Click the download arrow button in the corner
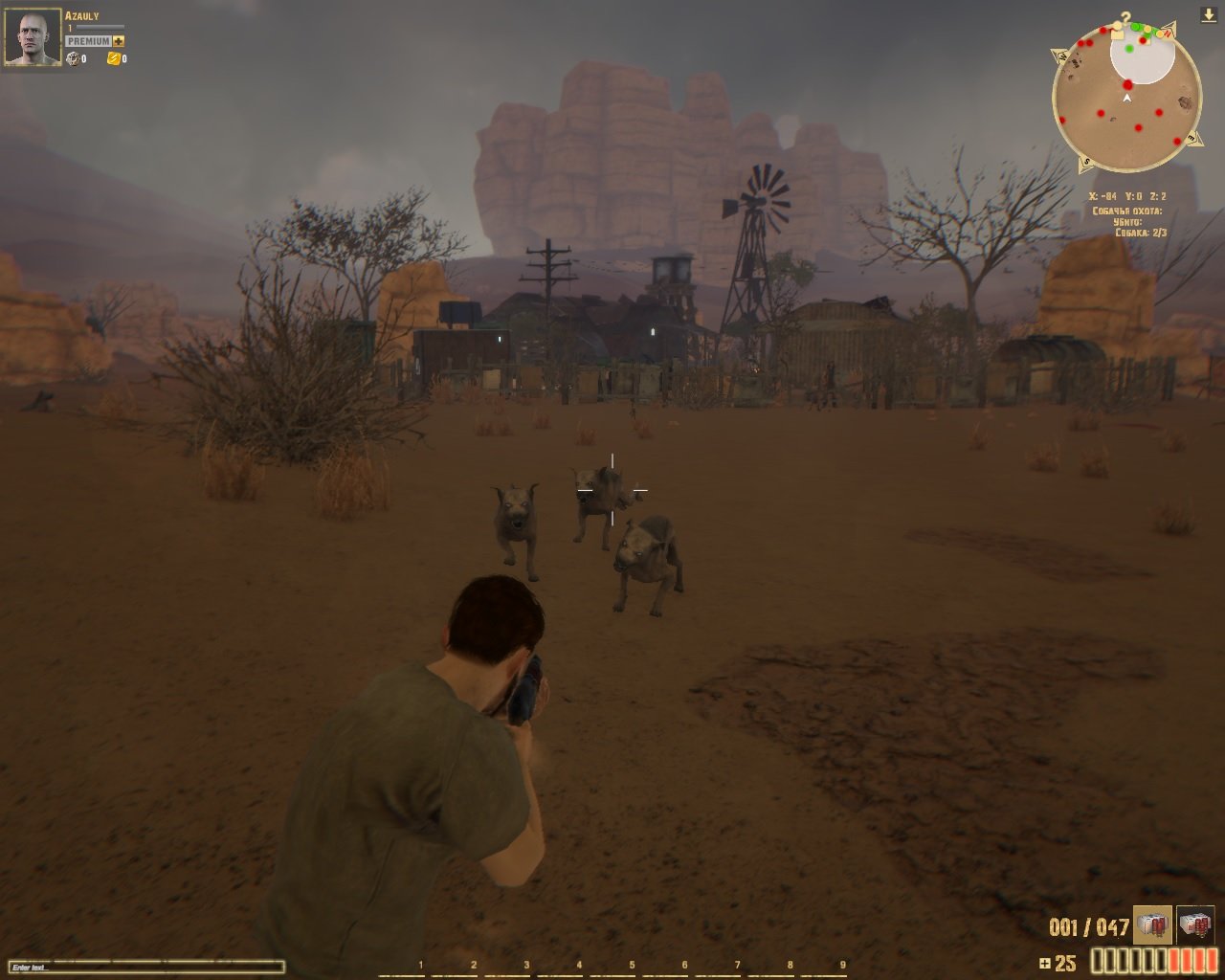This screenshot has width=1225, height=980. tap(1209, 15)
